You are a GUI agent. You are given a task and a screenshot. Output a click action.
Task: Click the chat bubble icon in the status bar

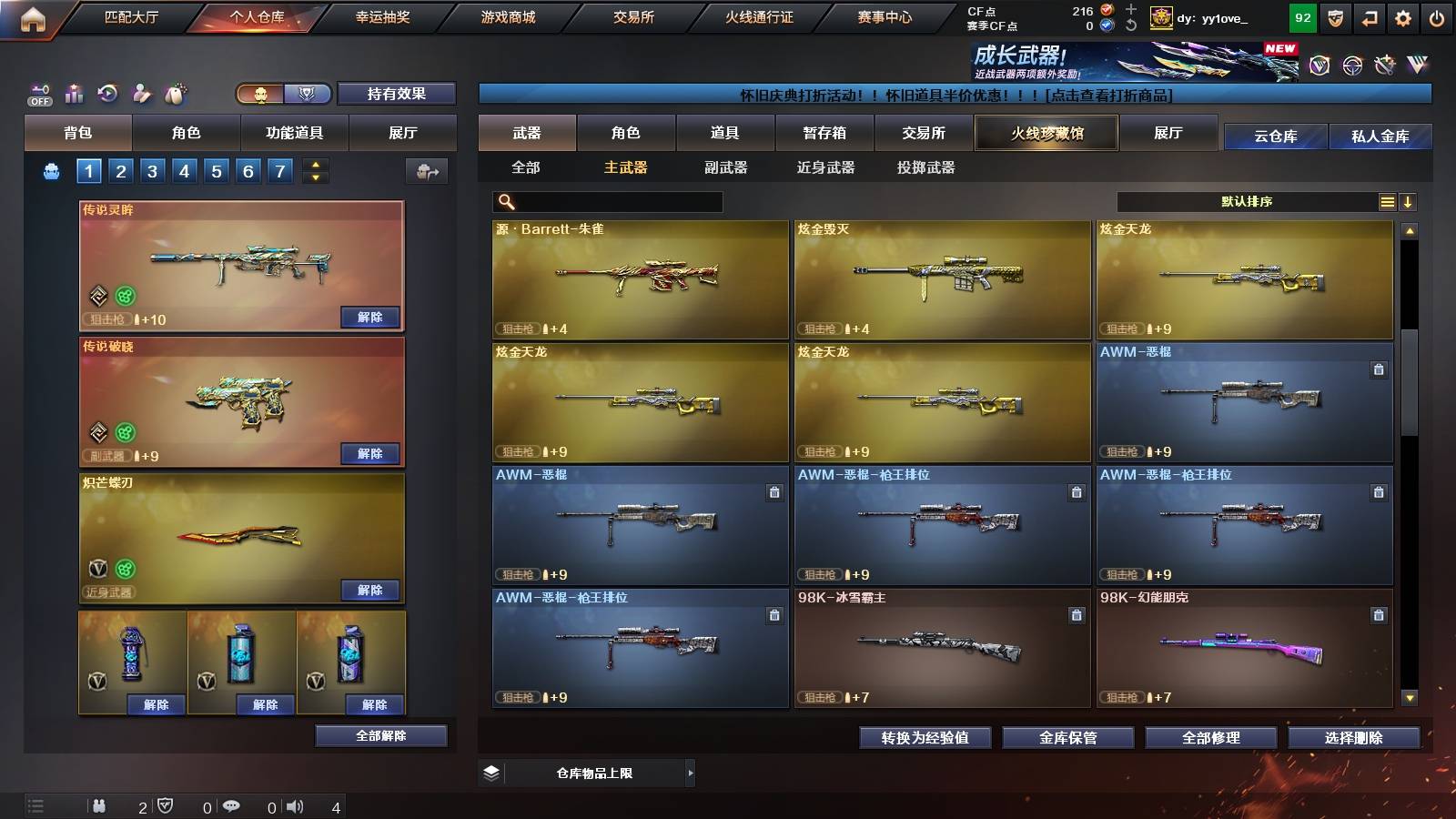pos(232,806)
